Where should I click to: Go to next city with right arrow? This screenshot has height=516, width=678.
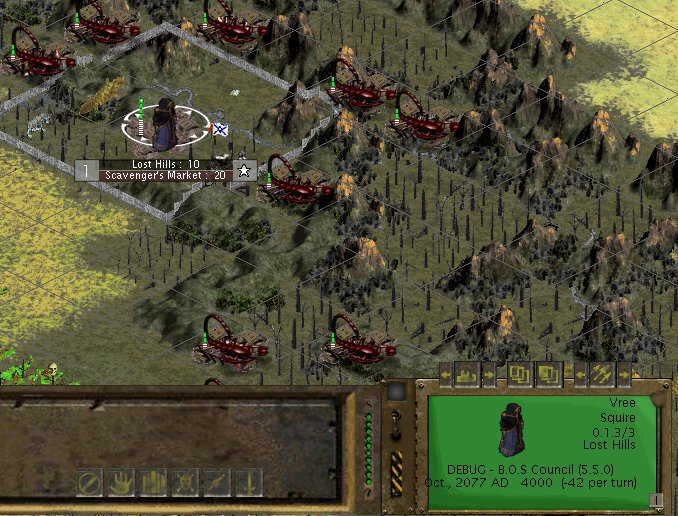tap(488, 376)
